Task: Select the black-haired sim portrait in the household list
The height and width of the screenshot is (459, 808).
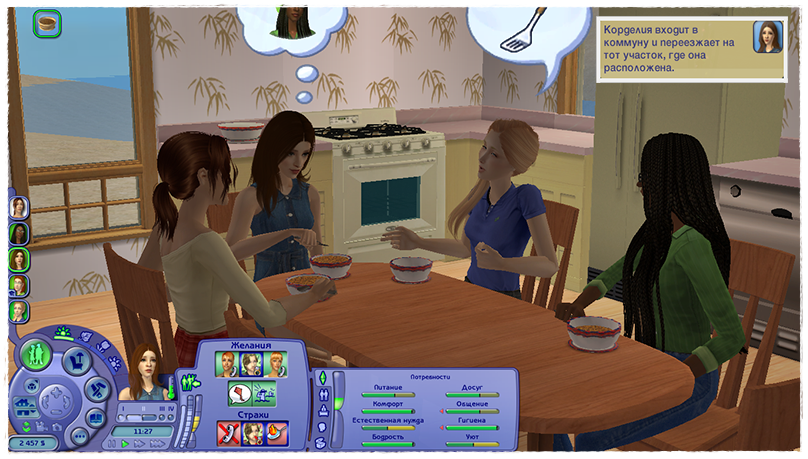Action: [19, 232]
